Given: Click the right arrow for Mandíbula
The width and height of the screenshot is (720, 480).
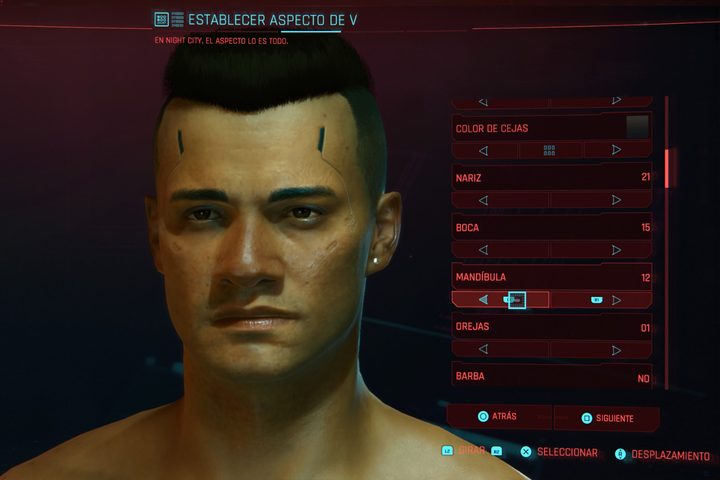Looking at the screenshot, I should (616, 299).
